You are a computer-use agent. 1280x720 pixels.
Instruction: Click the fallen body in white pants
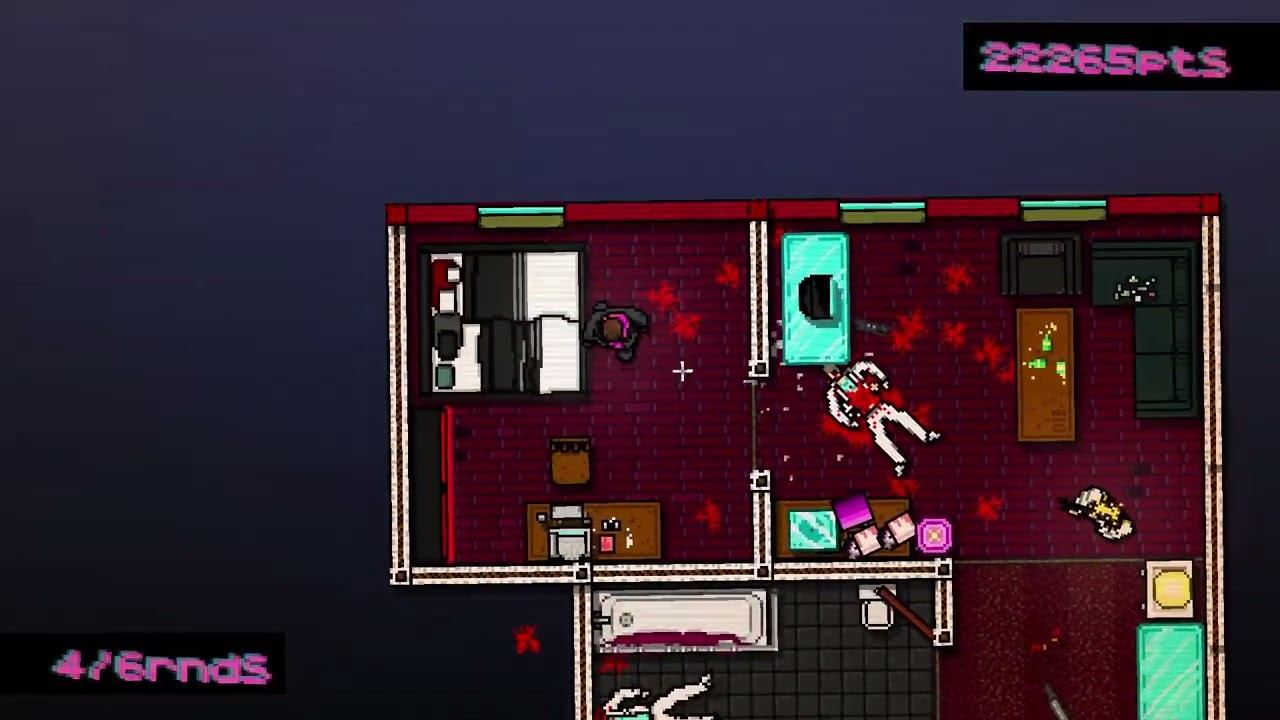(x=880, y=420)
